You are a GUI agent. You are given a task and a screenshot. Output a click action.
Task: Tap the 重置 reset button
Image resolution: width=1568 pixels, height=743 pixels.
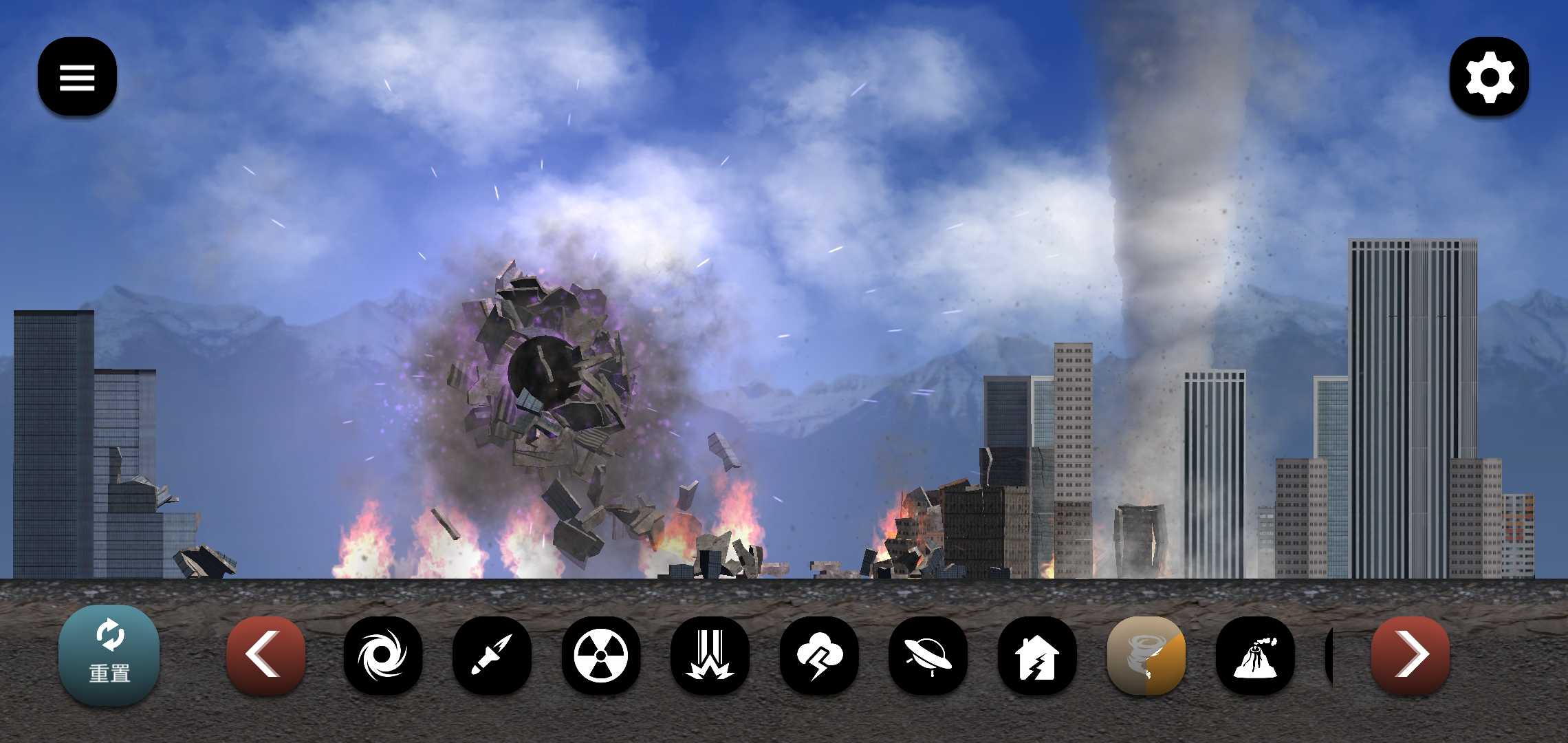[x=109, y=655]
